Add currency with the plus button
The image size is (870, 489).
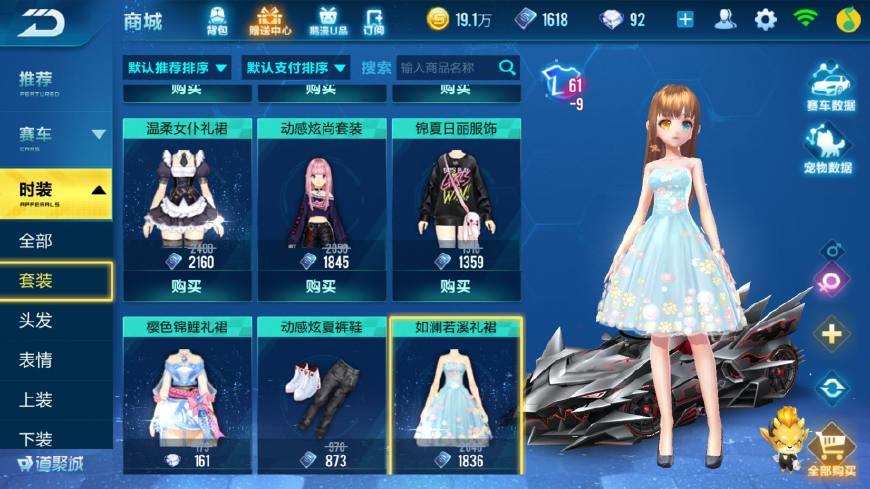pyautogui.click(x=685, y=19)
